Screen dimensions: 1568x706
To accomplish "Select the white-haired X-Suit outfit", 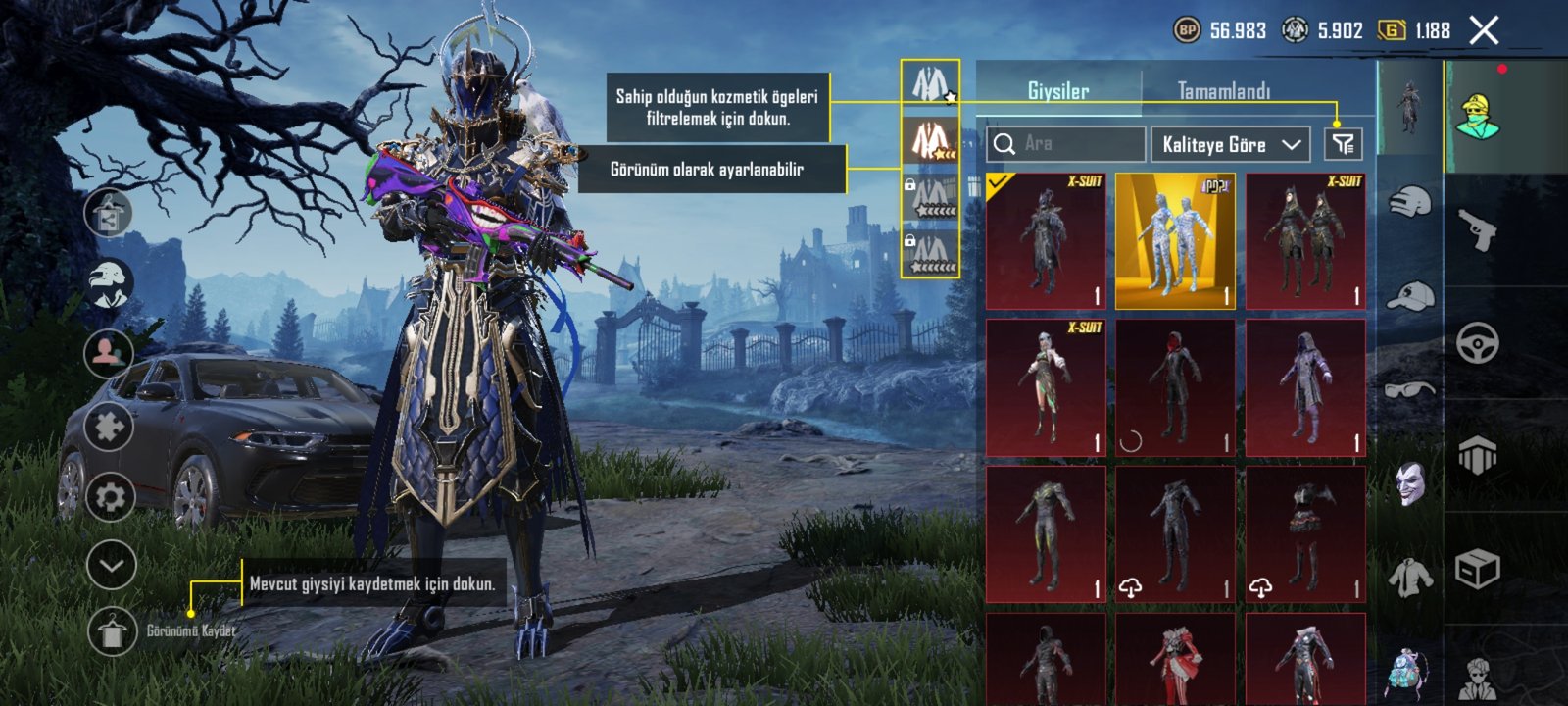I will pos(1046,387).
